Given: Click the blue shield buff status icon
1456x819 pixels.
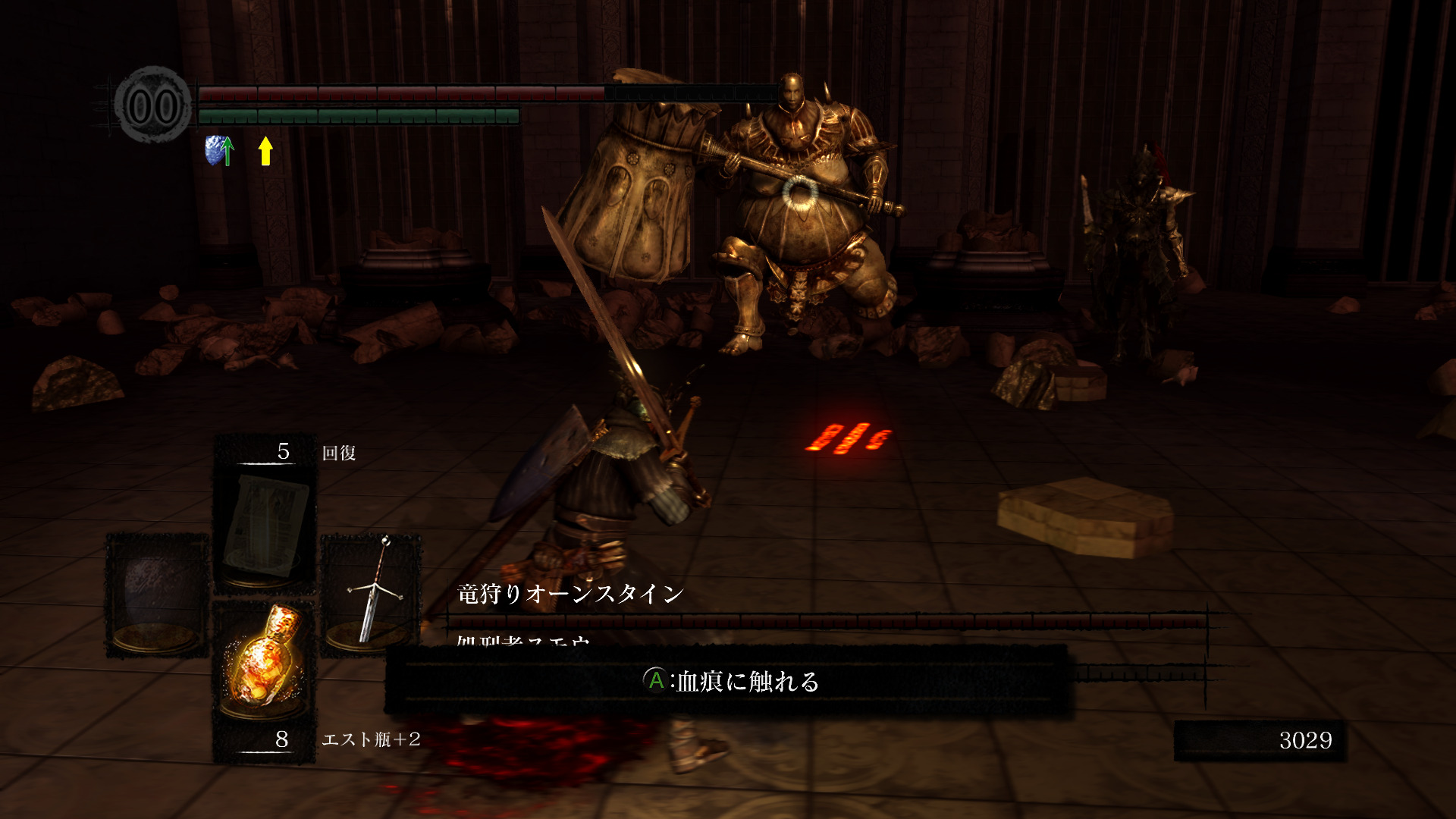Looking at the screenshot, I should [x=218, y=150].
